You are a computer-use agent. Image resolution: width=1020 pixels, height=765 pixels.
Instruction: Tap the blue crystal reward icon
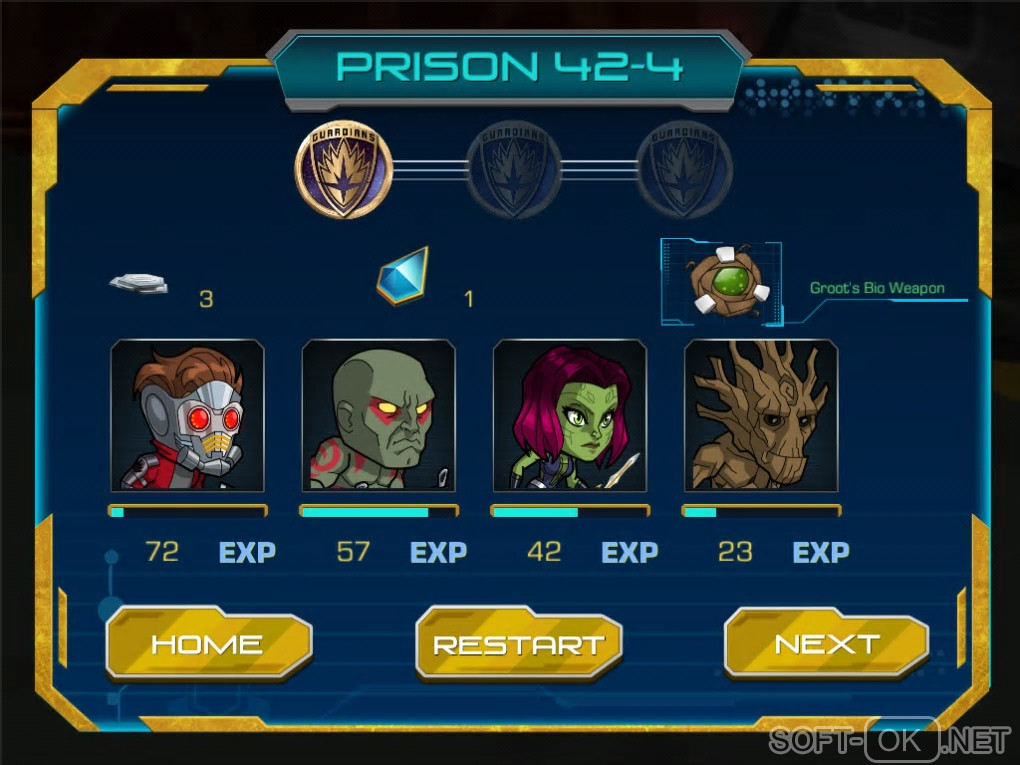pyautogui.click(x=402, y=276)
